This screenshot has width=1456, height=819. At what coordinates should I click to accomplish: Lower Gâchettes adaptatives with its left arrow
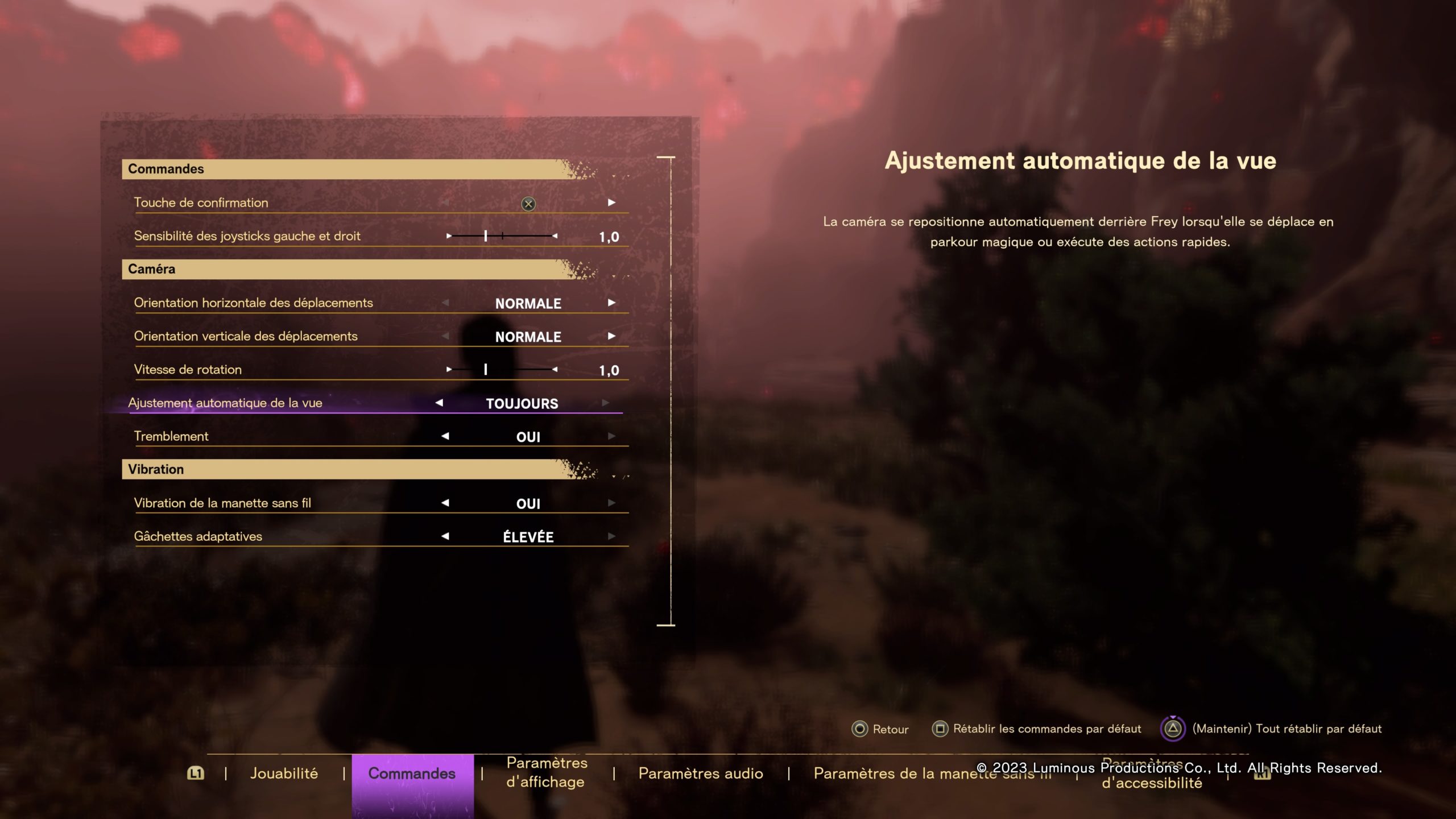pos(445,536)
